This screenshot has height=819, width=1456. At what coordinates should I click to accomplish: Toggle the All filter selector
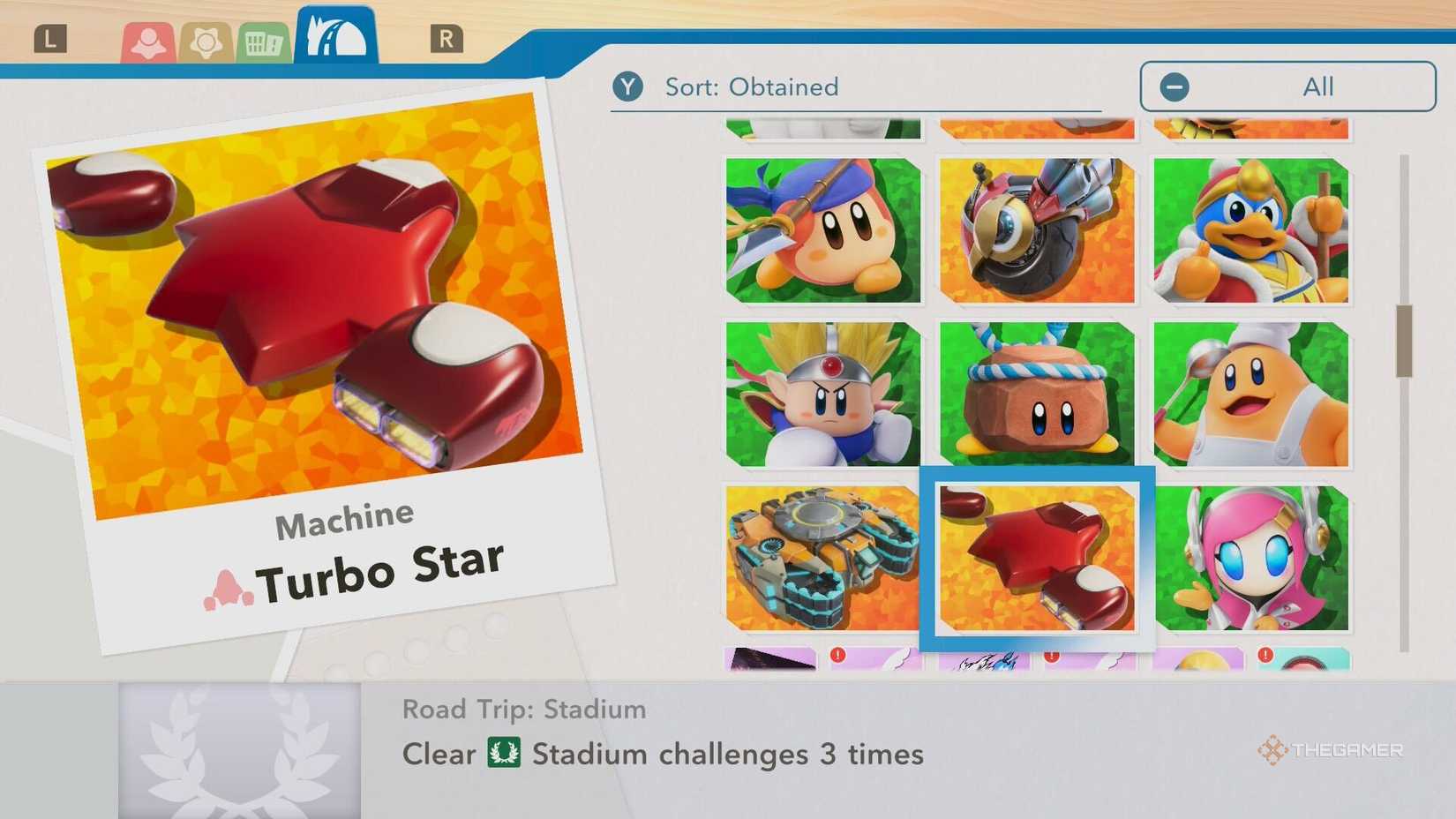[x=1287, y=86]
